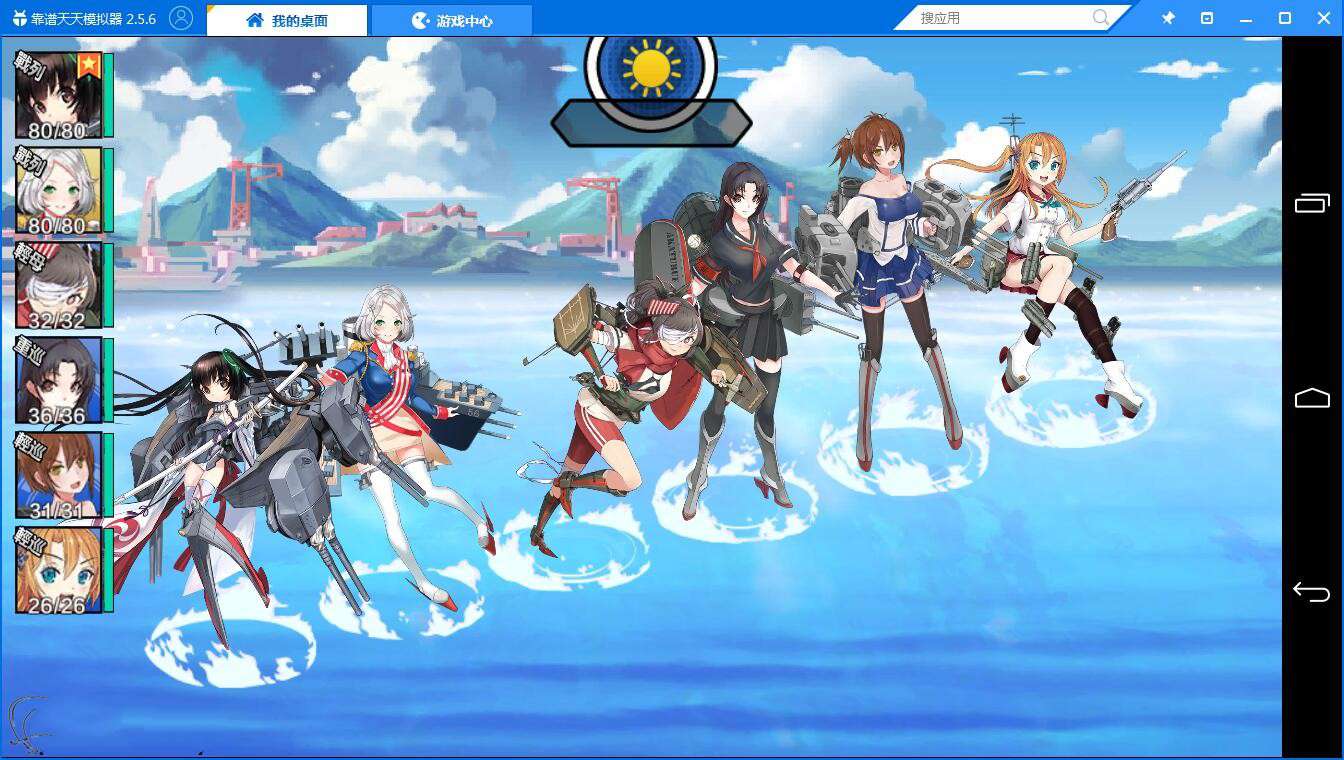Toggle the pin window button
This screenshot has height=760, width=1344.
1168,18
